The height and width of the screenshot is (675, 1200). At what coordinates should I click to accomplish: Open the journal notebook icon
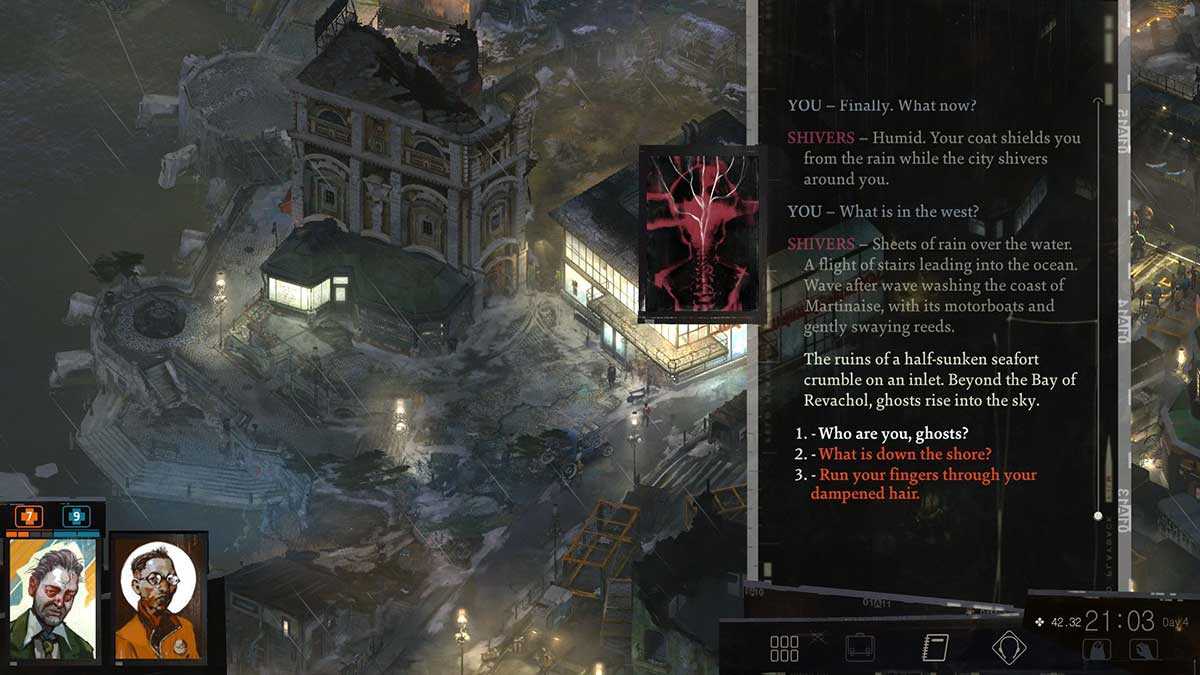[934, 647]
